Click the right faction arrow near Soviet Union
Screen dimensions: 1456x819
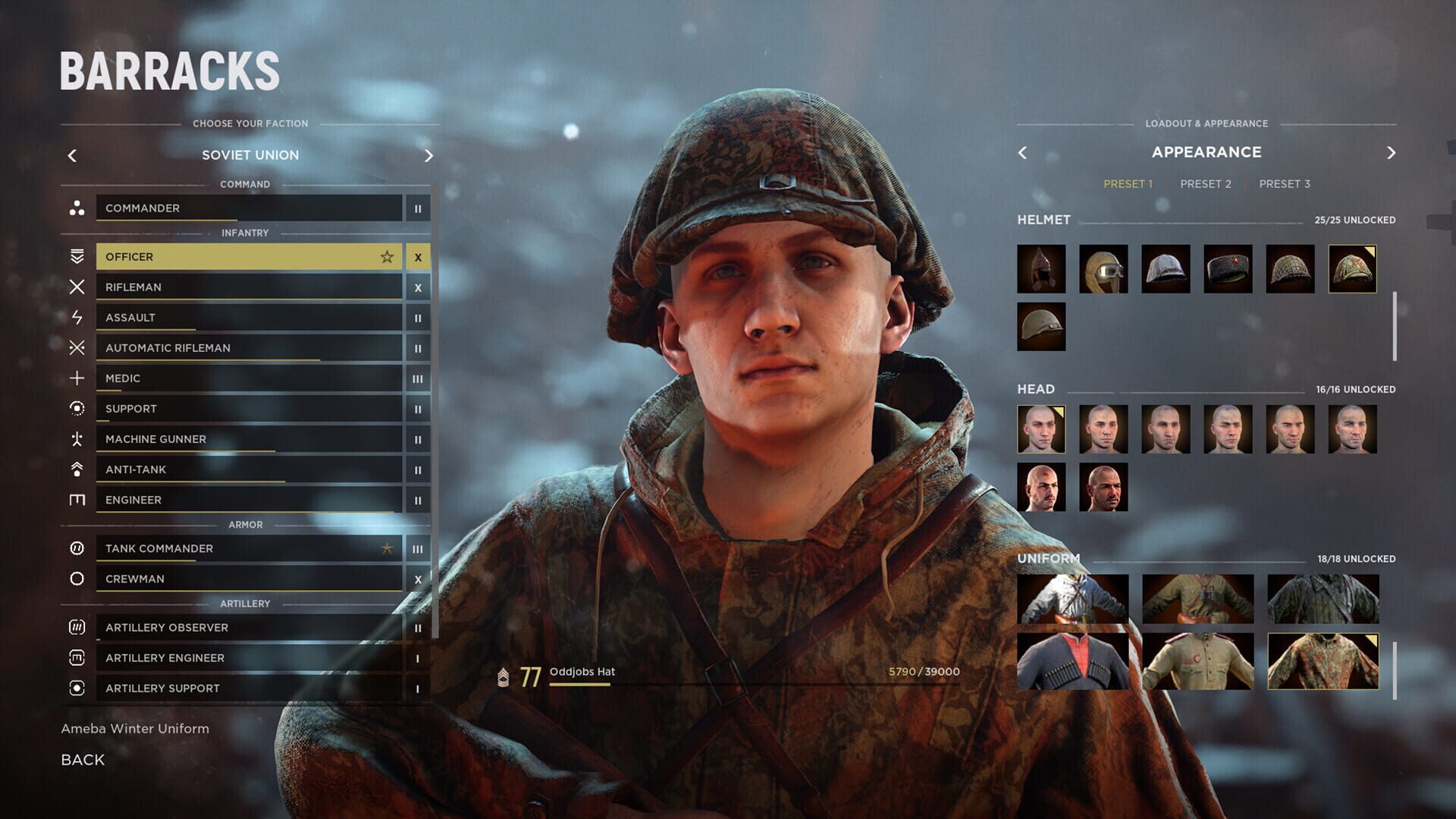tap(429, 155)
